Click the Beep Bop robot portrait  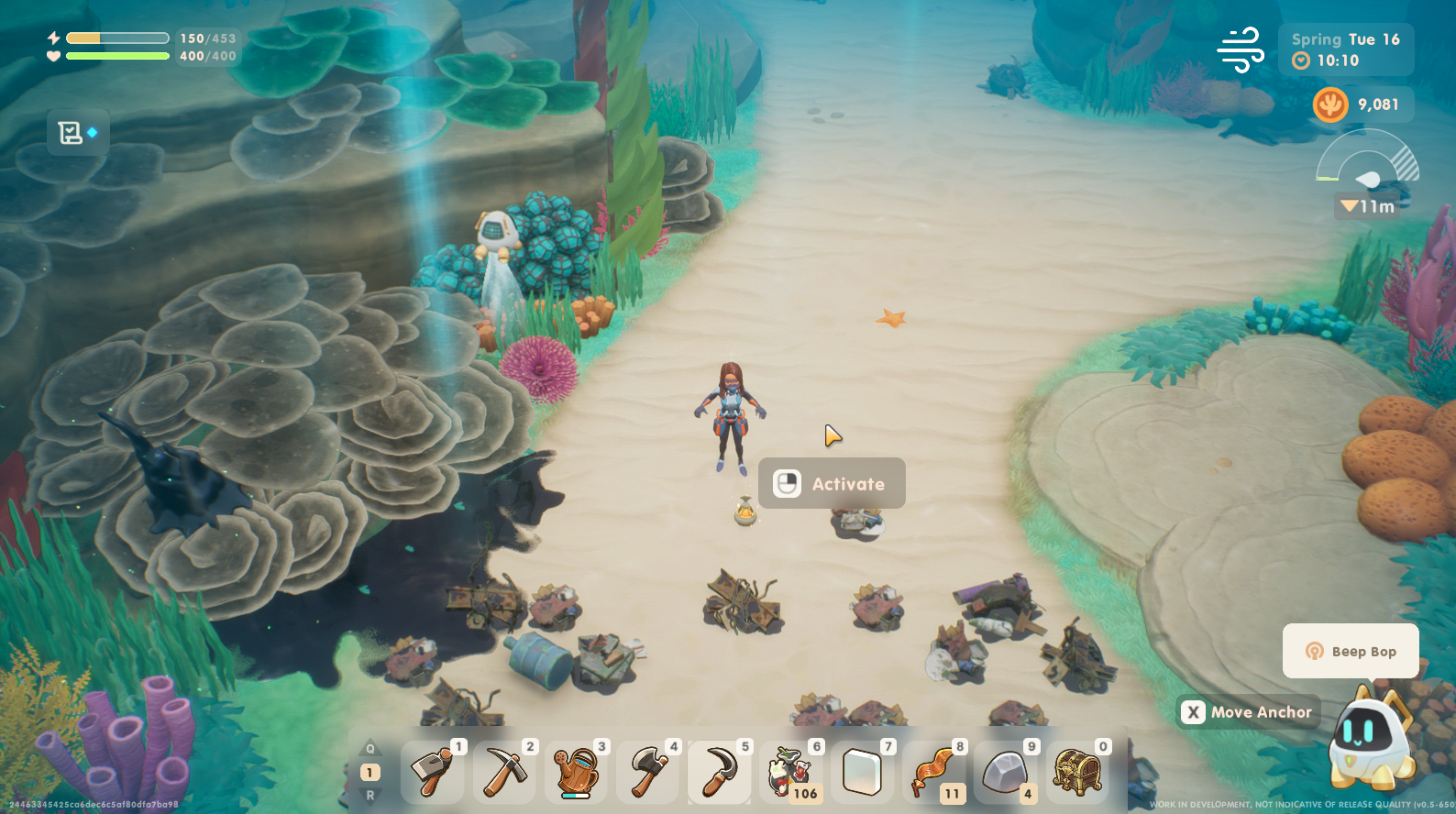point(1368,736)
